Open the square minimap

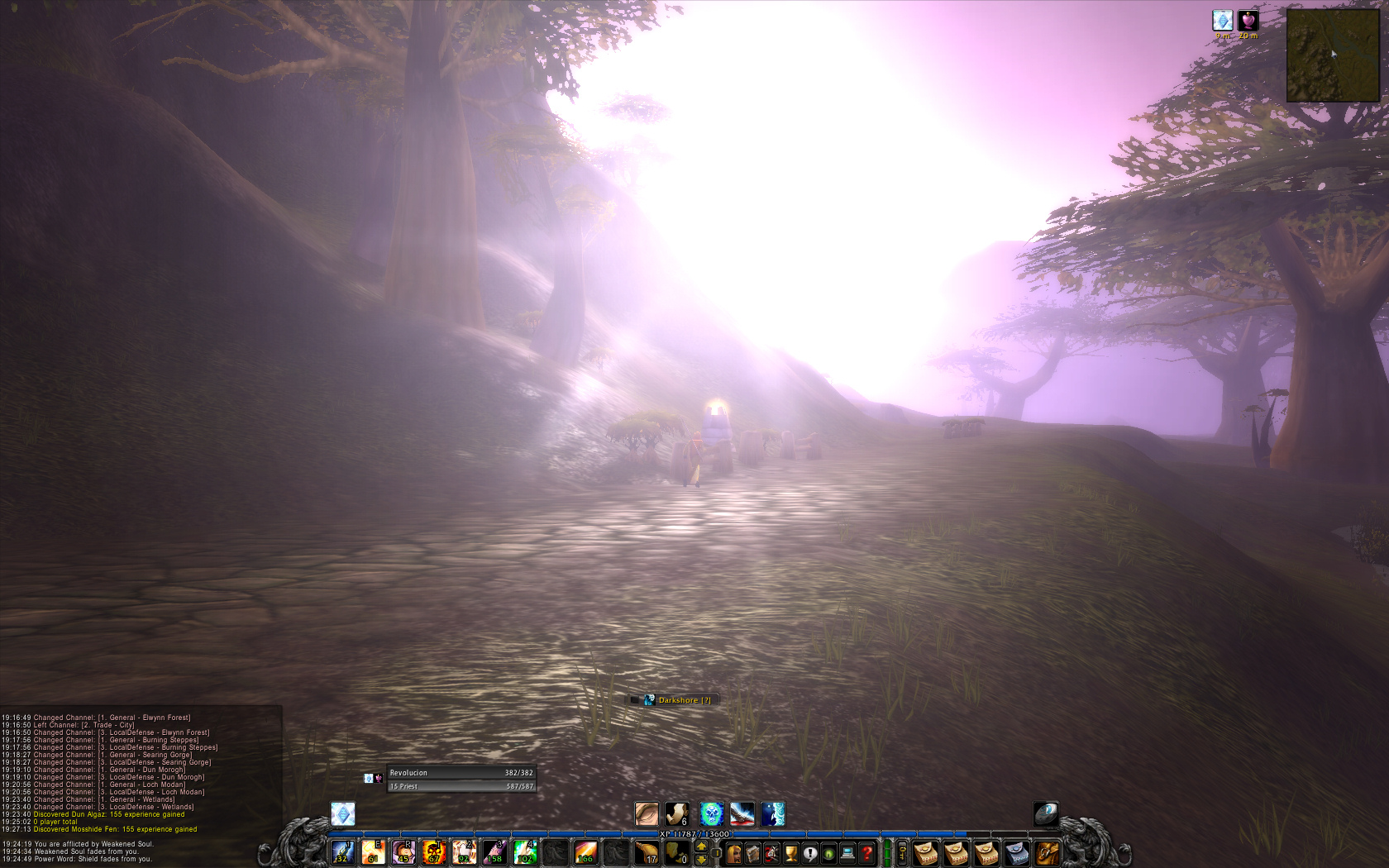click(x=1332, y=55)
